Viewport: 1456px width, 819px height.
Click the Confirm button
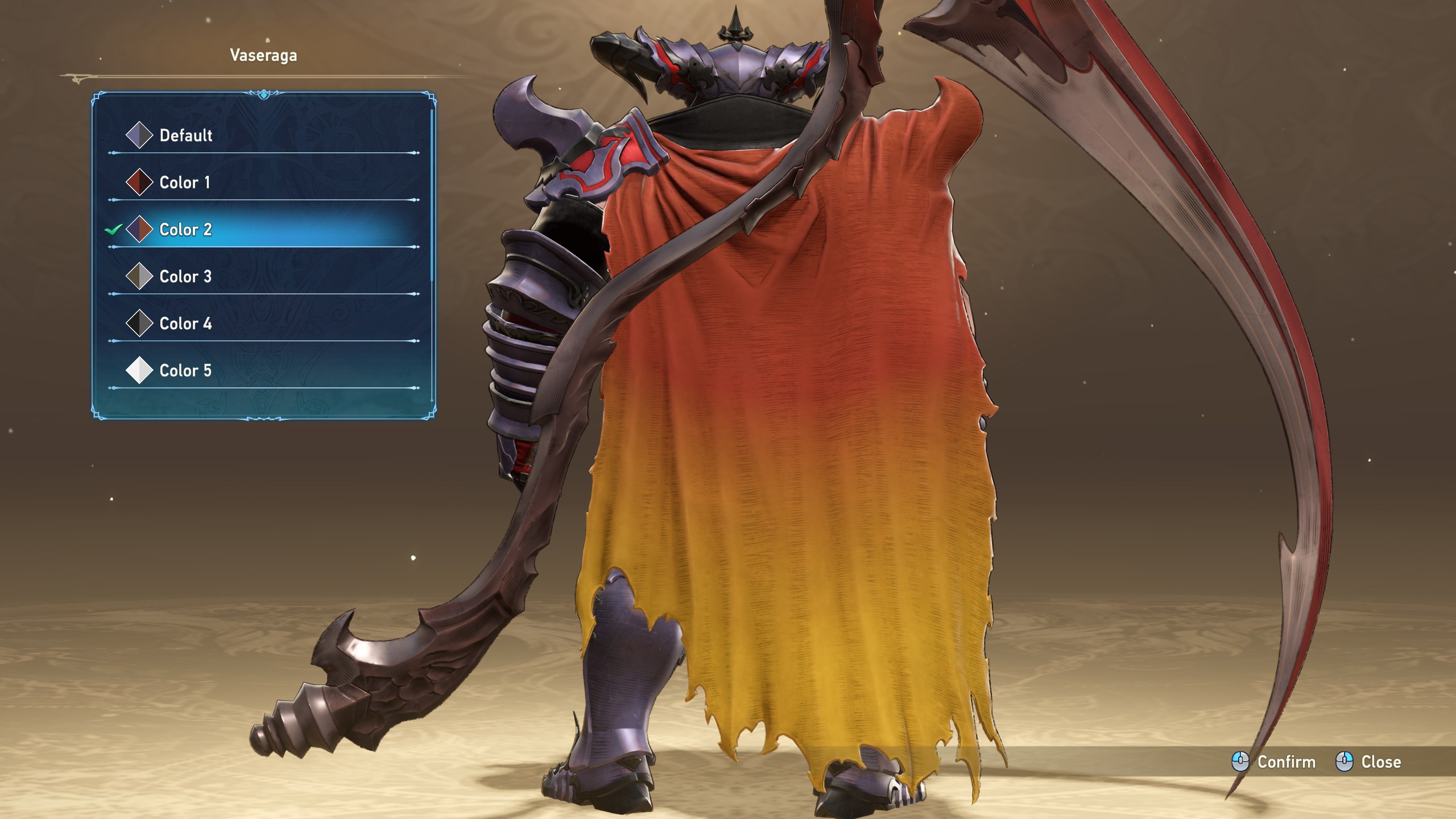click(1274, 762)
